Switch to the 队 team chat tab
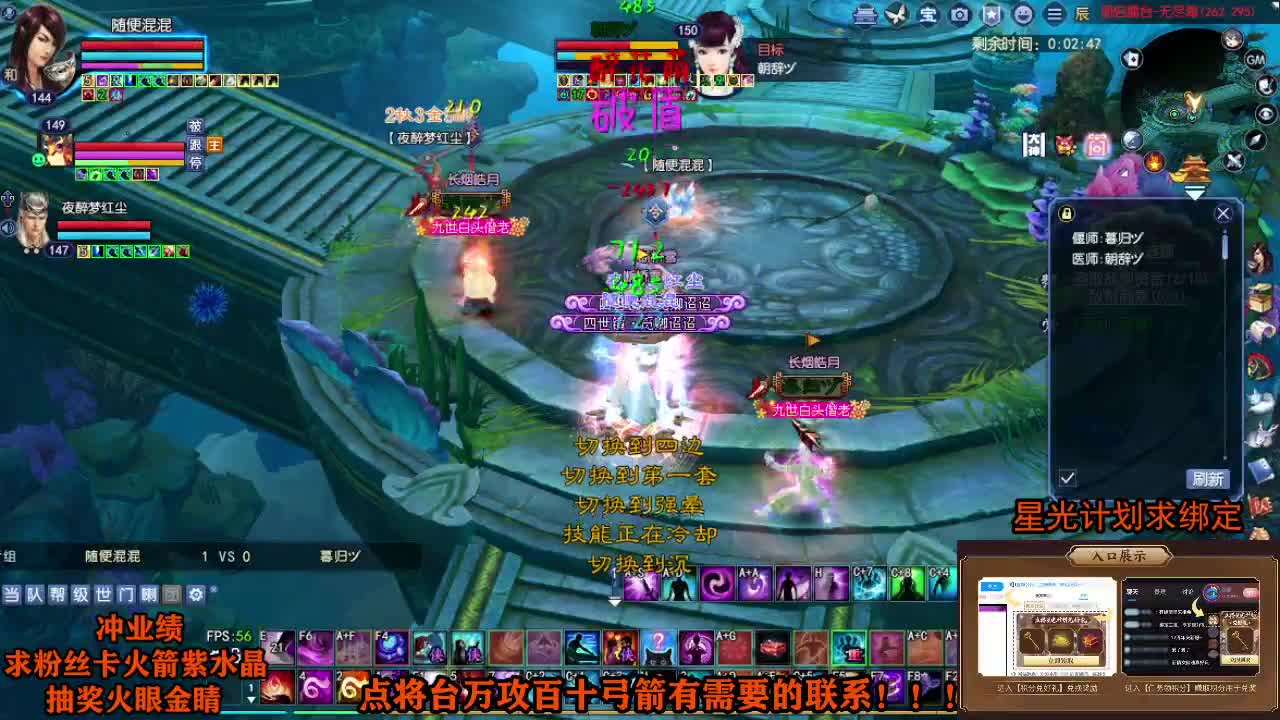 pos(34,594)
